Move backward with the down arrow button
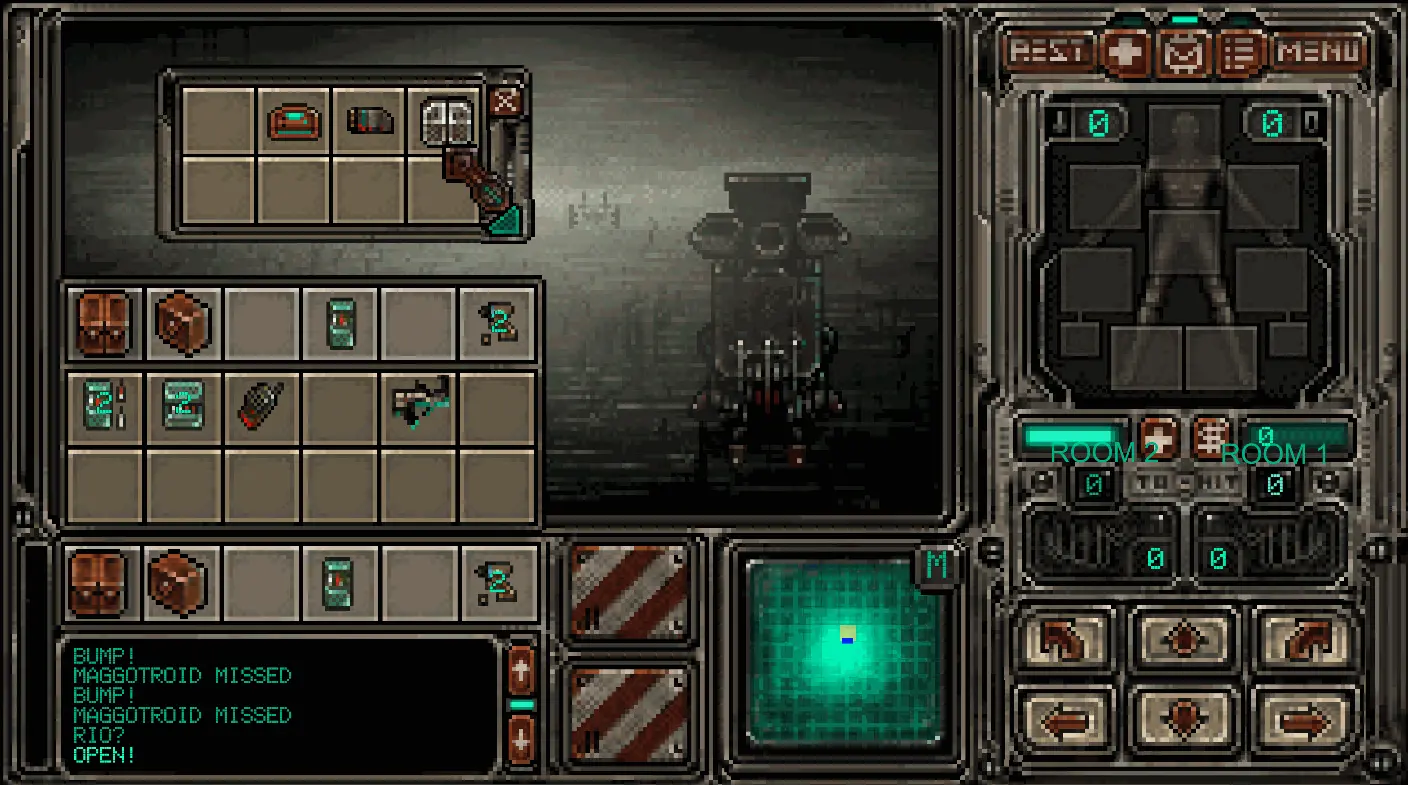This screenshot has width=1408, height=785. 1184,718
